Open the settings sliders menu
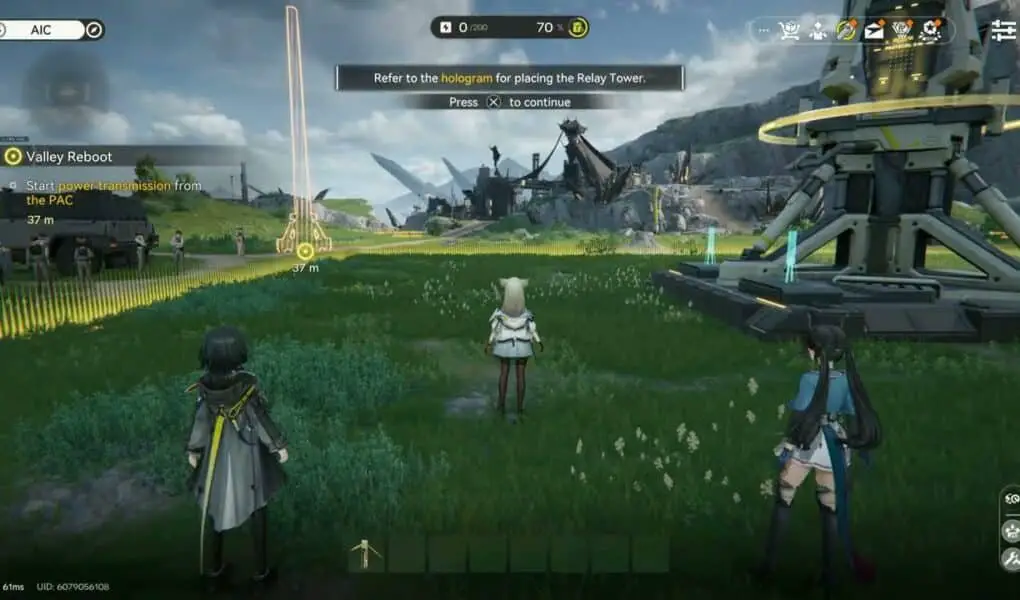The height and width of the screenshot is (600, 1020). (1003, 31)
